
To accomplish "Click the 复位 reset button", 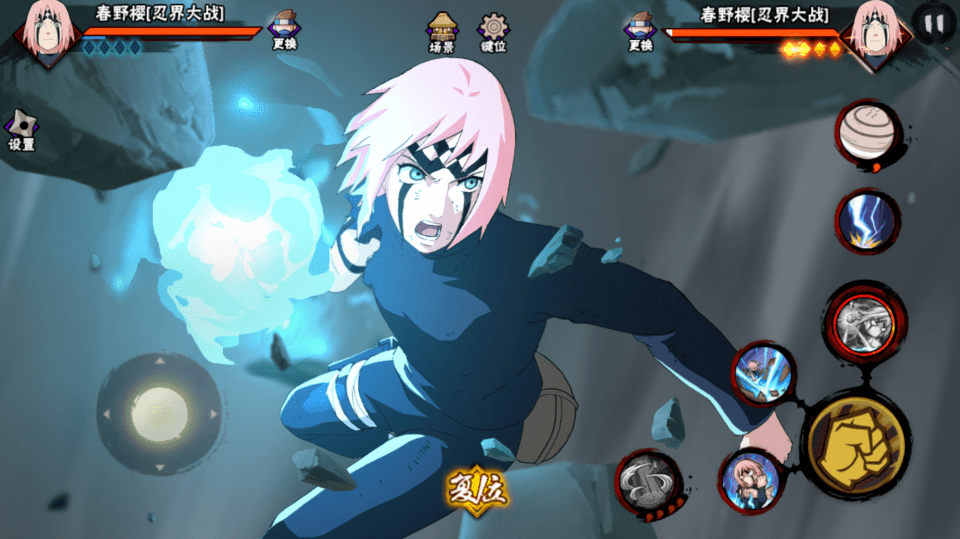I will coord(478,489).
